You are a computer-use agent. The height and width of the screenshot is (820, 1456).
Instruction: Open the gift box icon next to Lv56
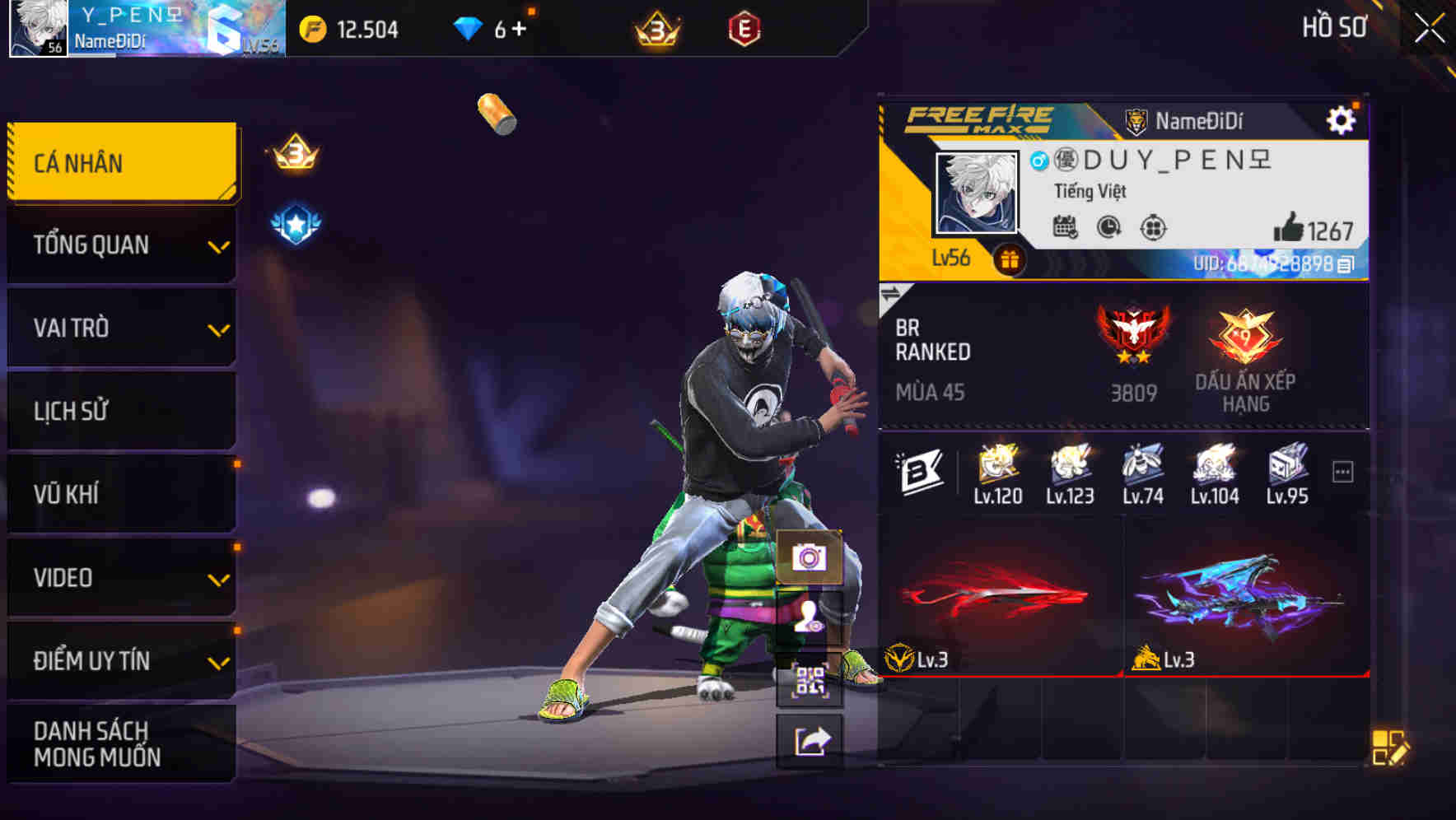[1009, 259]
